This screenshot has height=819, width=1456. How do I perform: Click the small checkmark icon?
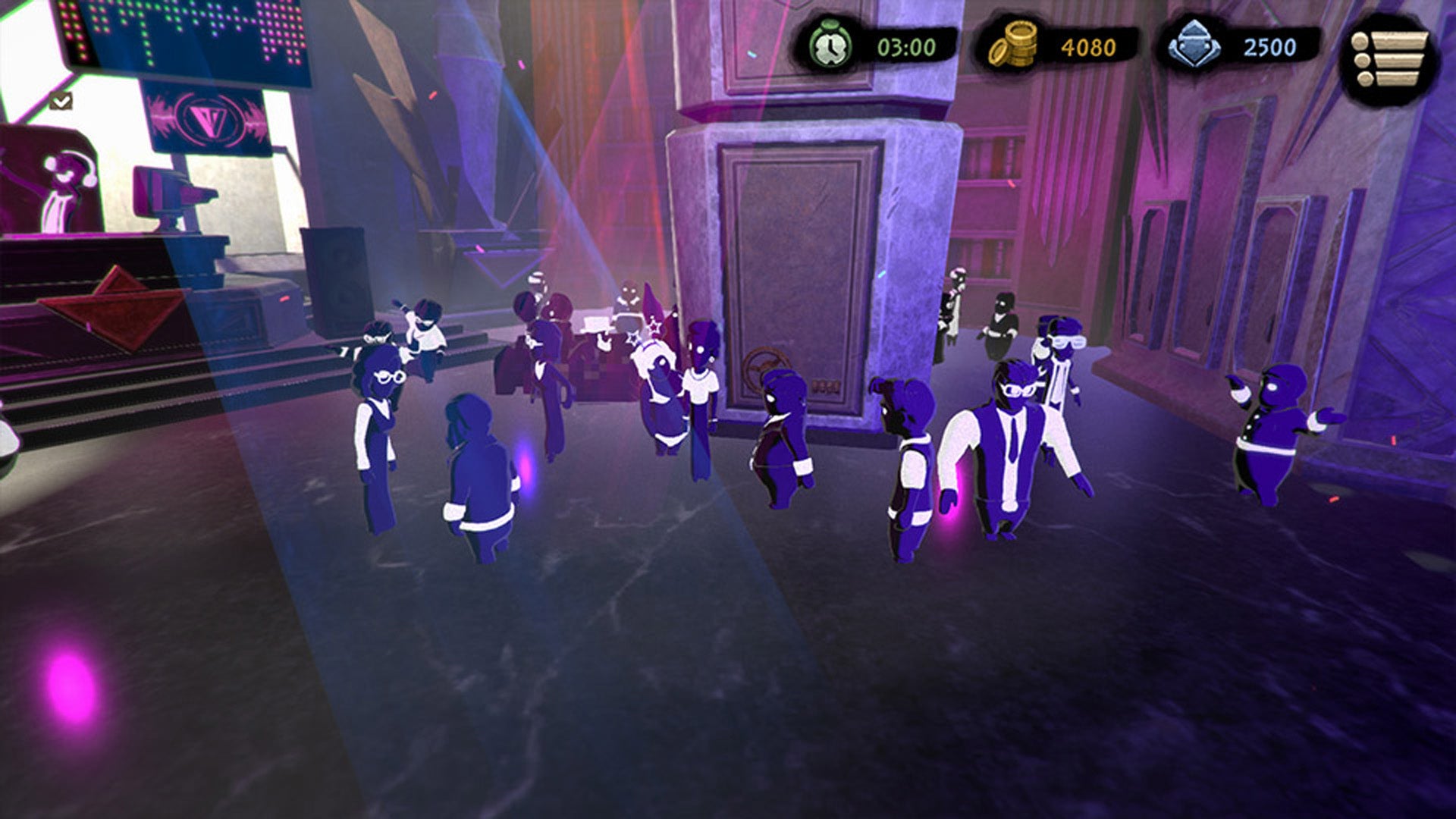coord(61,101)
